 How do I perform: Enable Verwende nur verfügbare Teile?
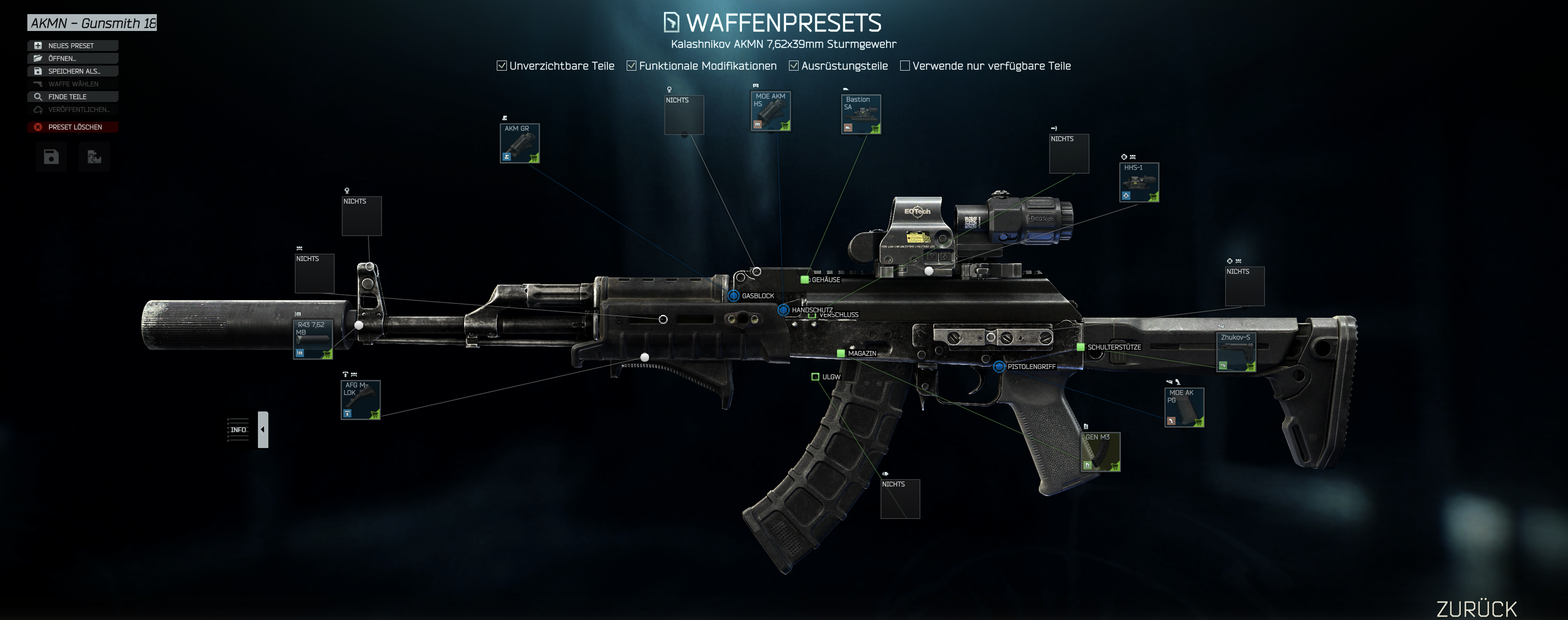point(905,66)
